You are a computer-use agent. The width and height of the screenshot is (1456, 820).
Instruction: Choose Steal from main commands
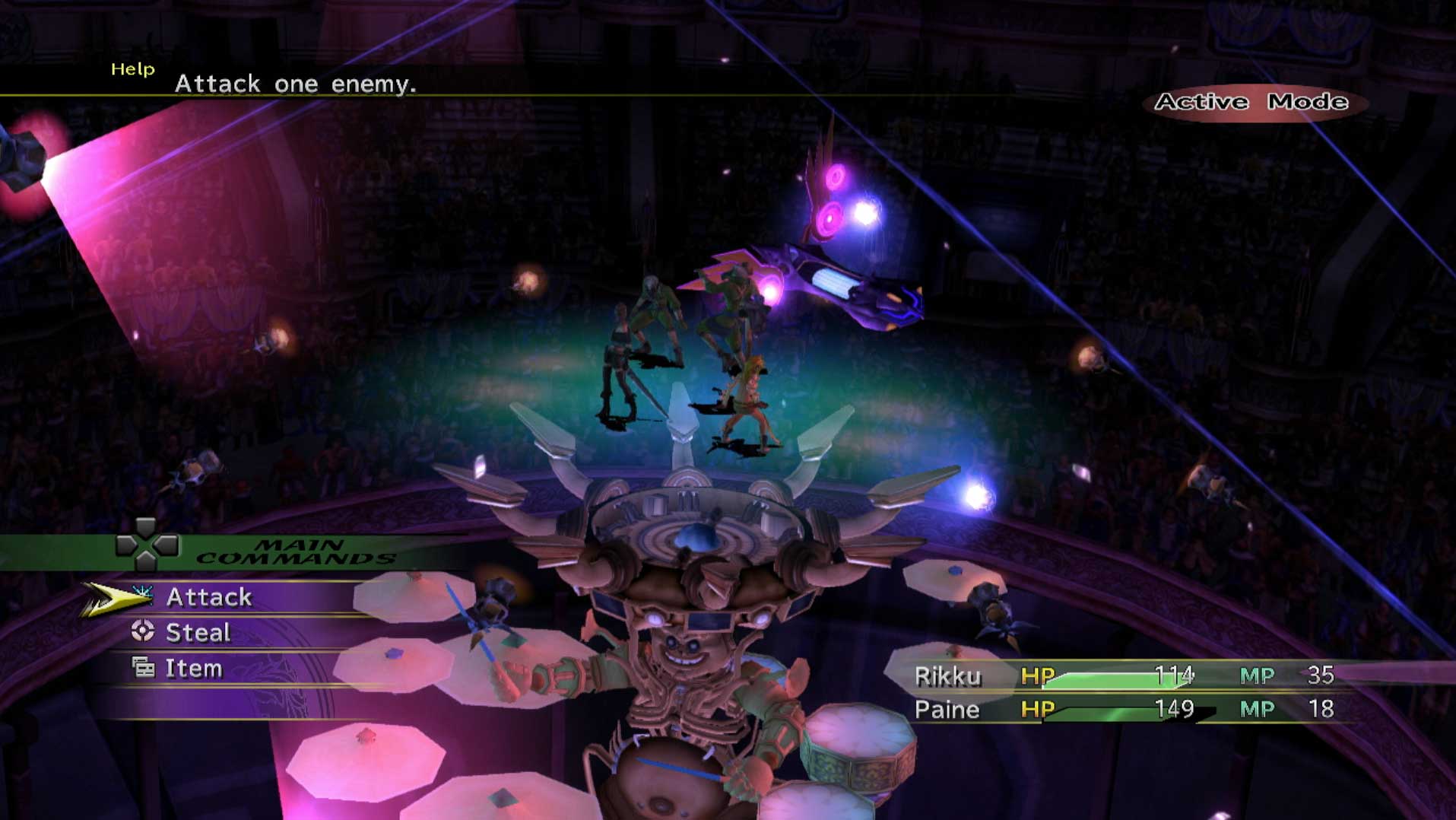(x=198, y=633)
